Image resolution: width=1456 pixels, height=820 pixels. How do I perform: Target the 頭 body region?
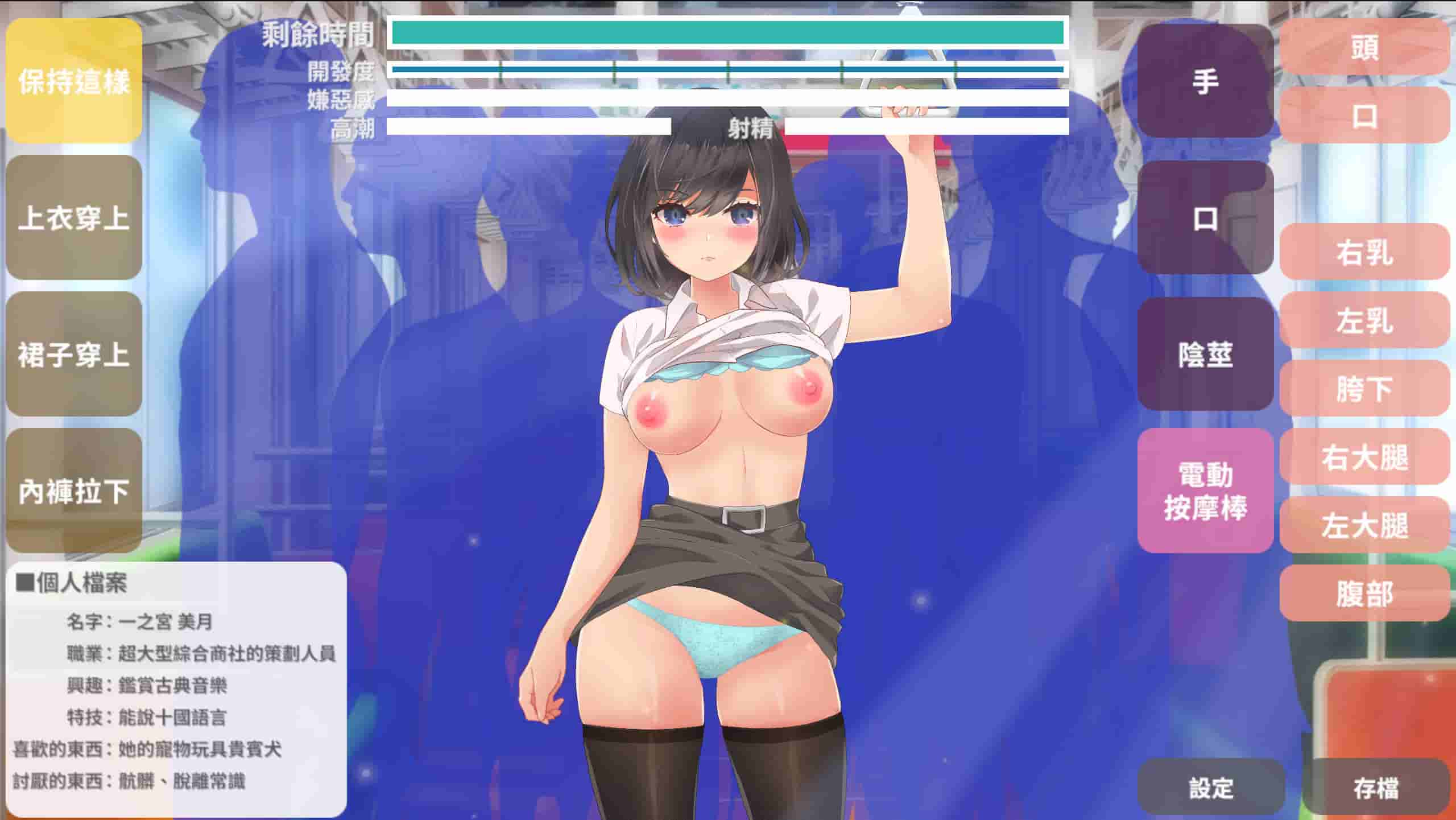pos(1364,49)
